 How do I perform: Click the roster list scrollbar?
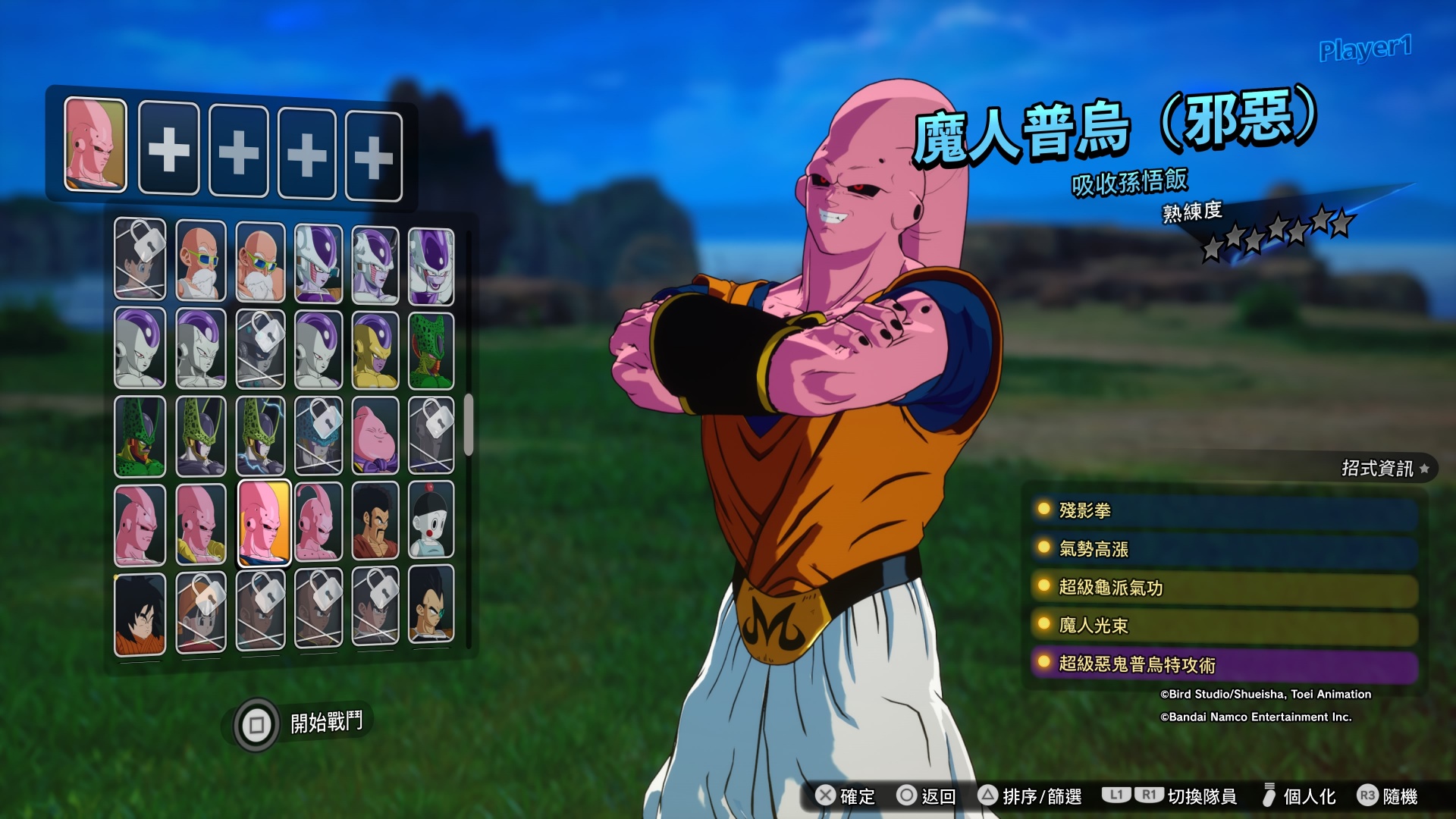tap(469, 425)
